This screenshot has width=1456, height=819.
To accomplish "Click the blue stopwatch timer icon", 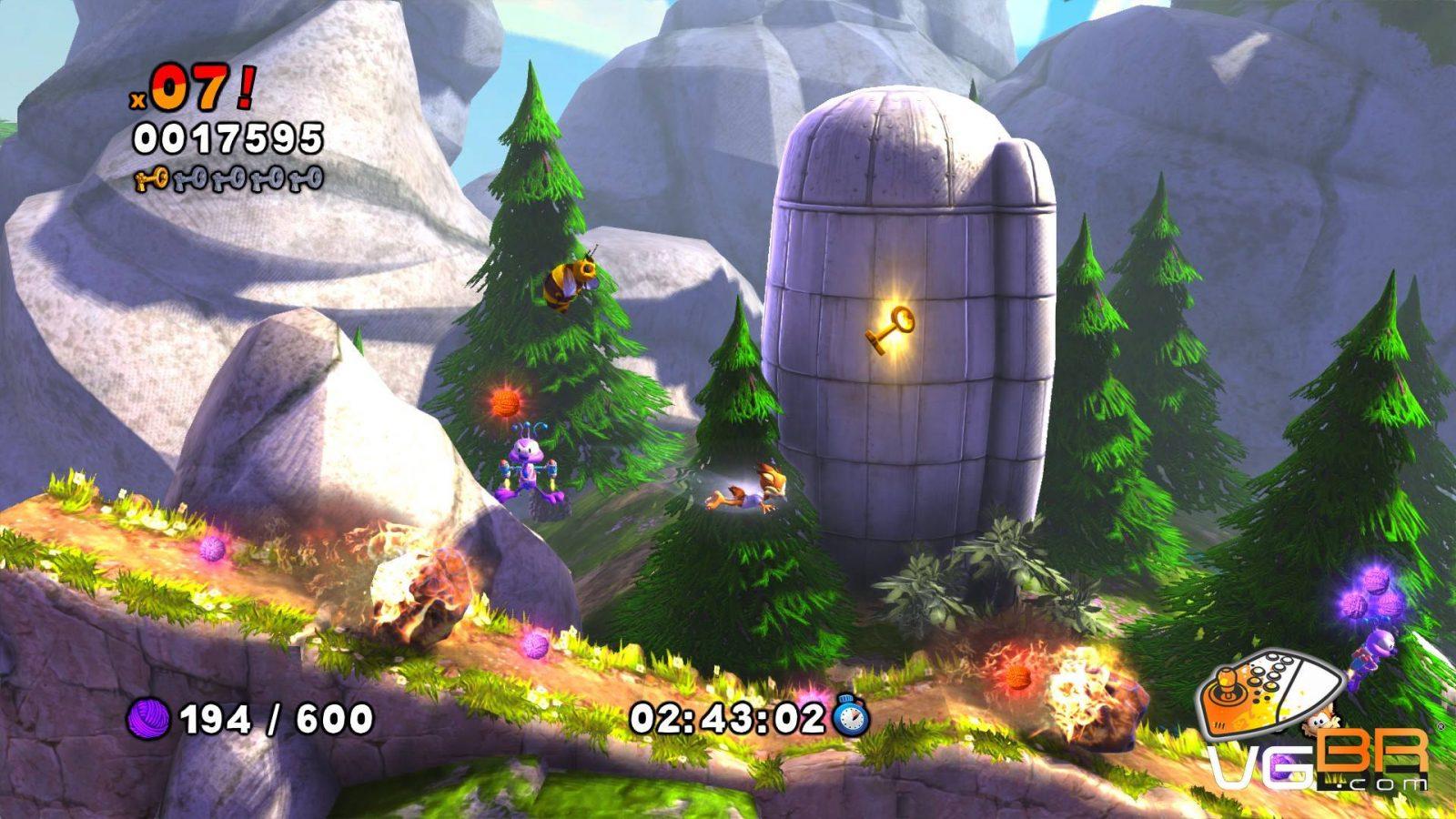I will pos(851,715).
